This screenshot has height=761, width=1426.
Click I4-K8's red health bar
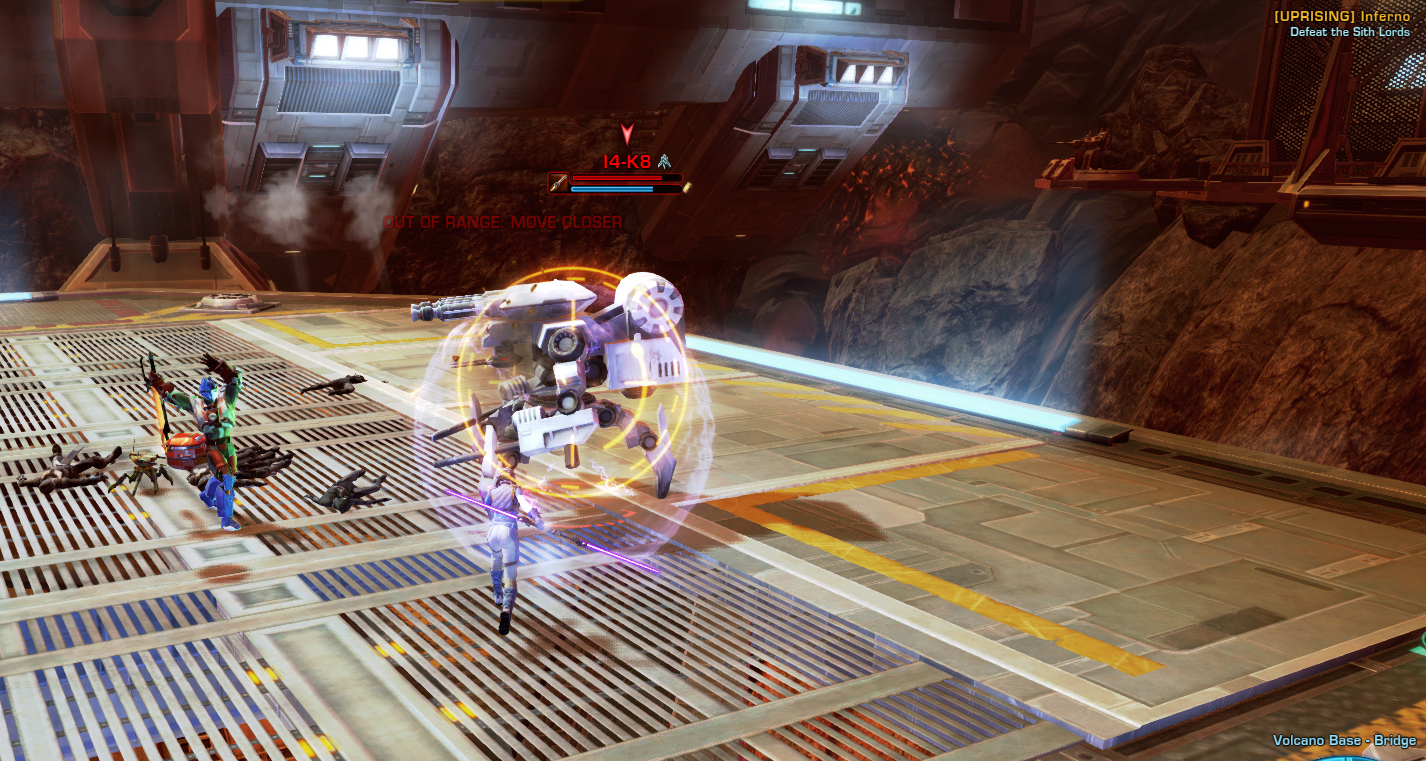[616, 177]
